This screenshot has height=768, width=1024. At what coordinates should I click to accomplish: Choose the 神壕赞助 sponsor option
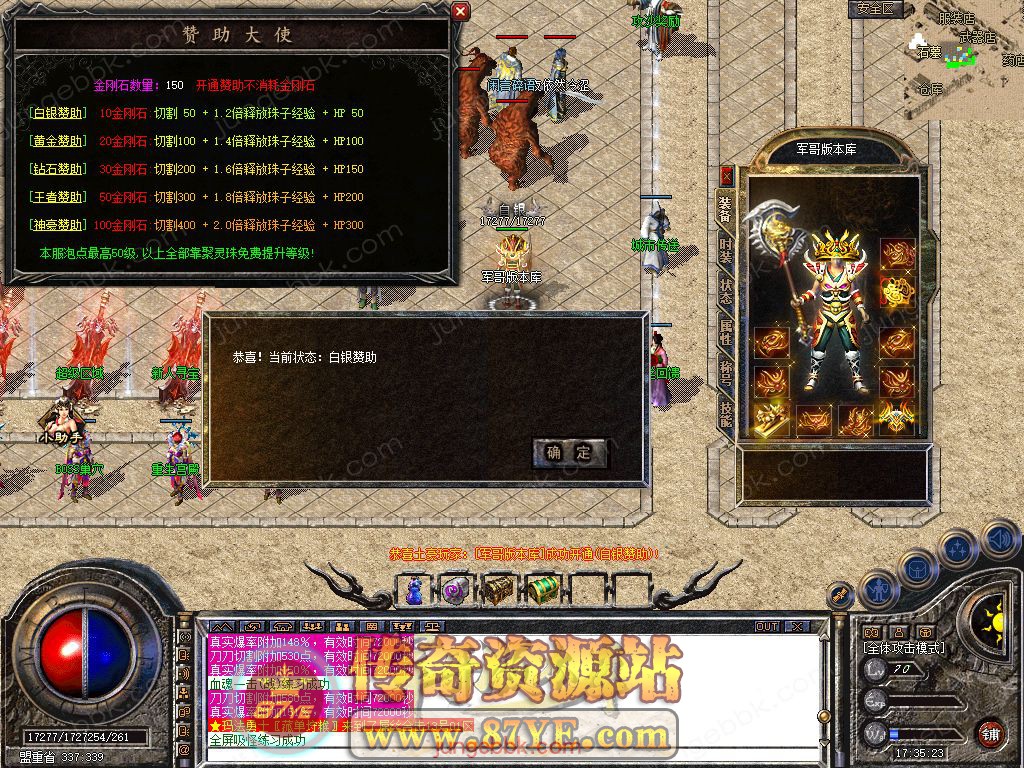click(58, 225)
